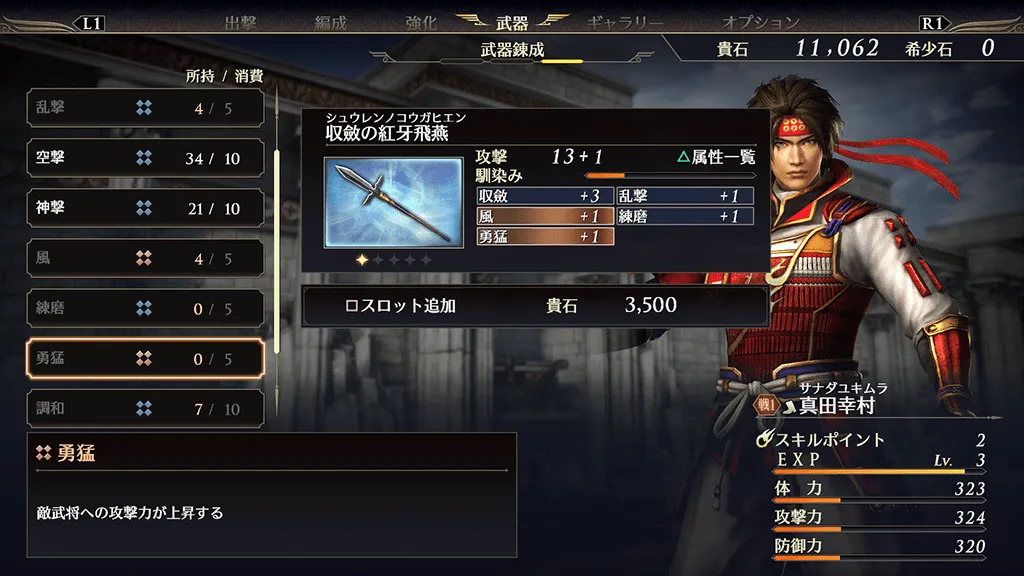Pick the 神撃 attribute row
The image size is (1024, 576).
(145, 208)
